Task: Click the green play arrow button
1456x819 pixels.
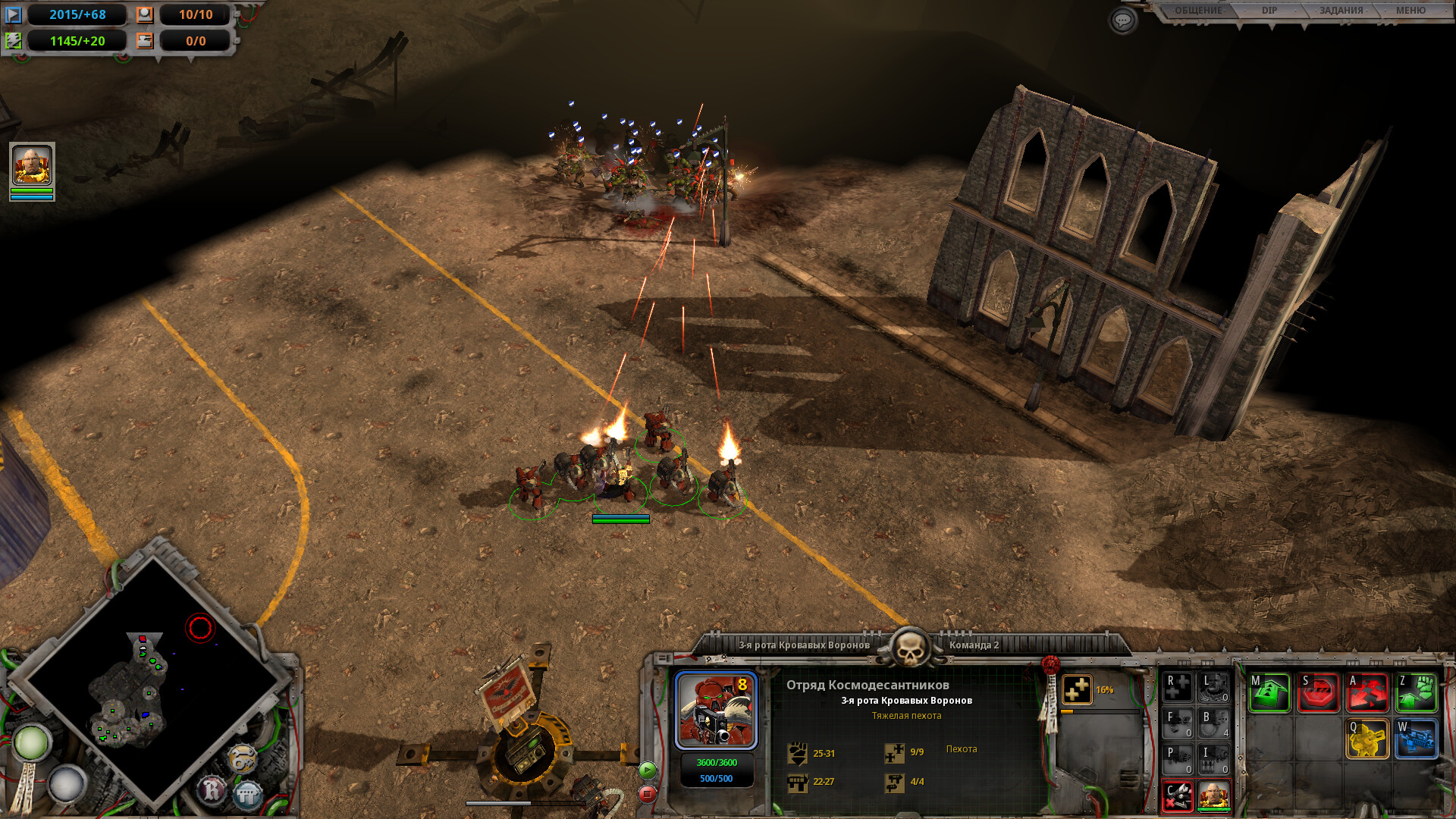Action: [647, 770]
